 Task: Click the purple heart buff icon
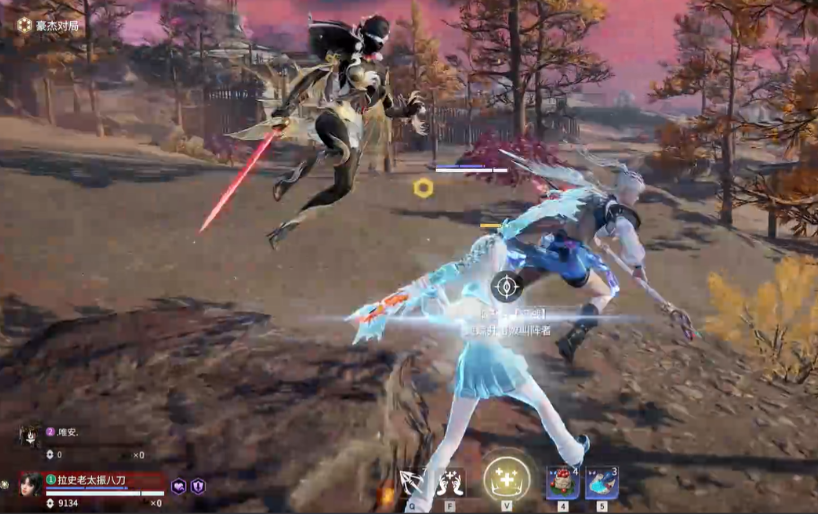click(x=179, y=486)
